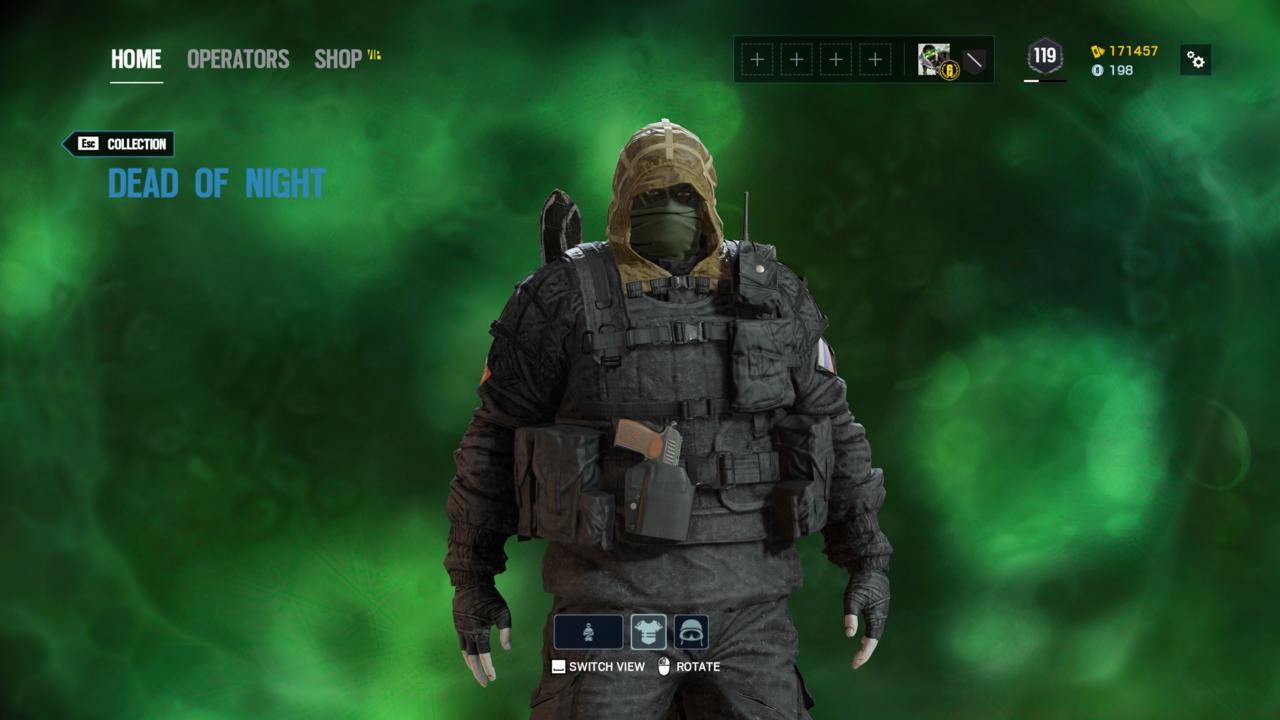Click the DEAD OF NIGHT title
The width and height of the screenshot is (1280, 720).
[x=215, y=183]
